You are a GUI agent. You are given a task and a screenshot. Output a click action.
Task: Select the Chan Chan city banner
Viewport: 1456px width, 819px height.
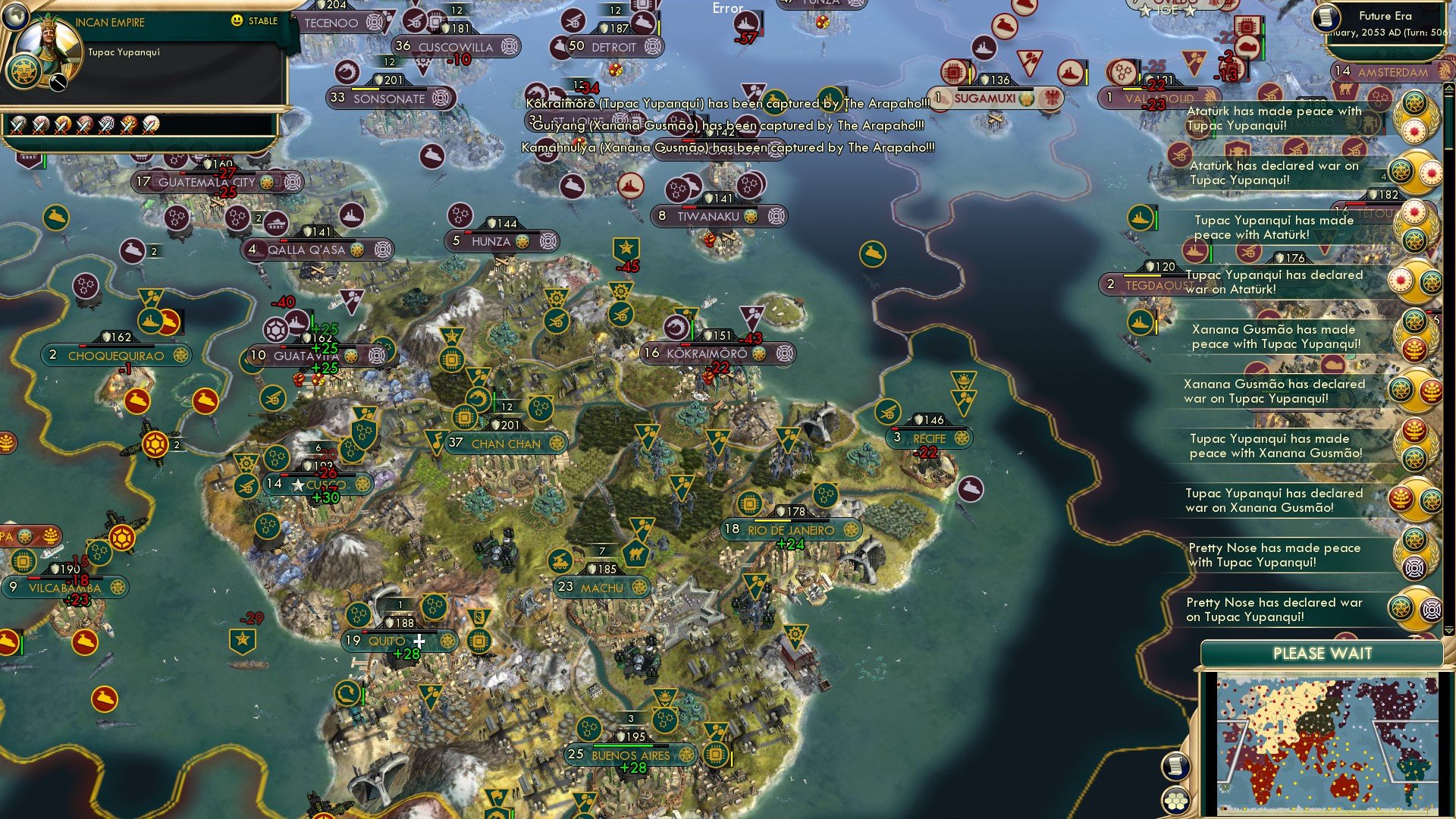507,444
